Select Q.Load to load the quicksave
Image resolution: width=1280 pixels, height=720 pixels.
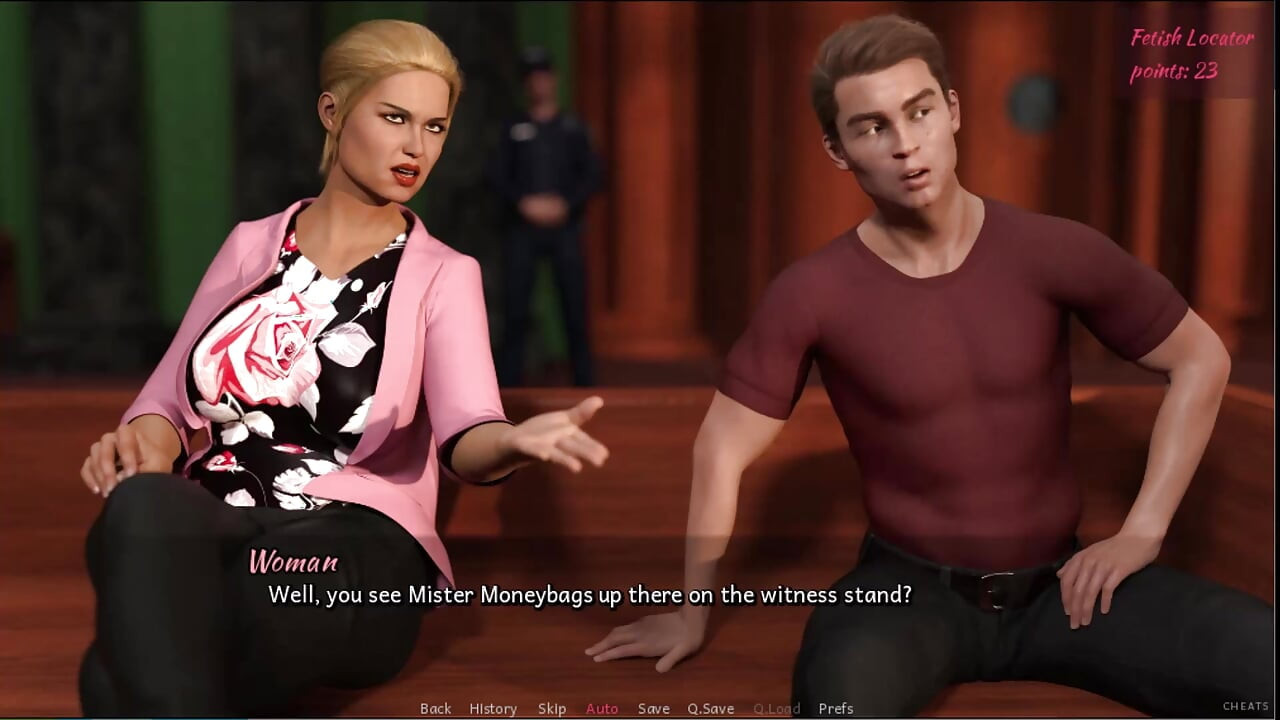tap(775, 708)
